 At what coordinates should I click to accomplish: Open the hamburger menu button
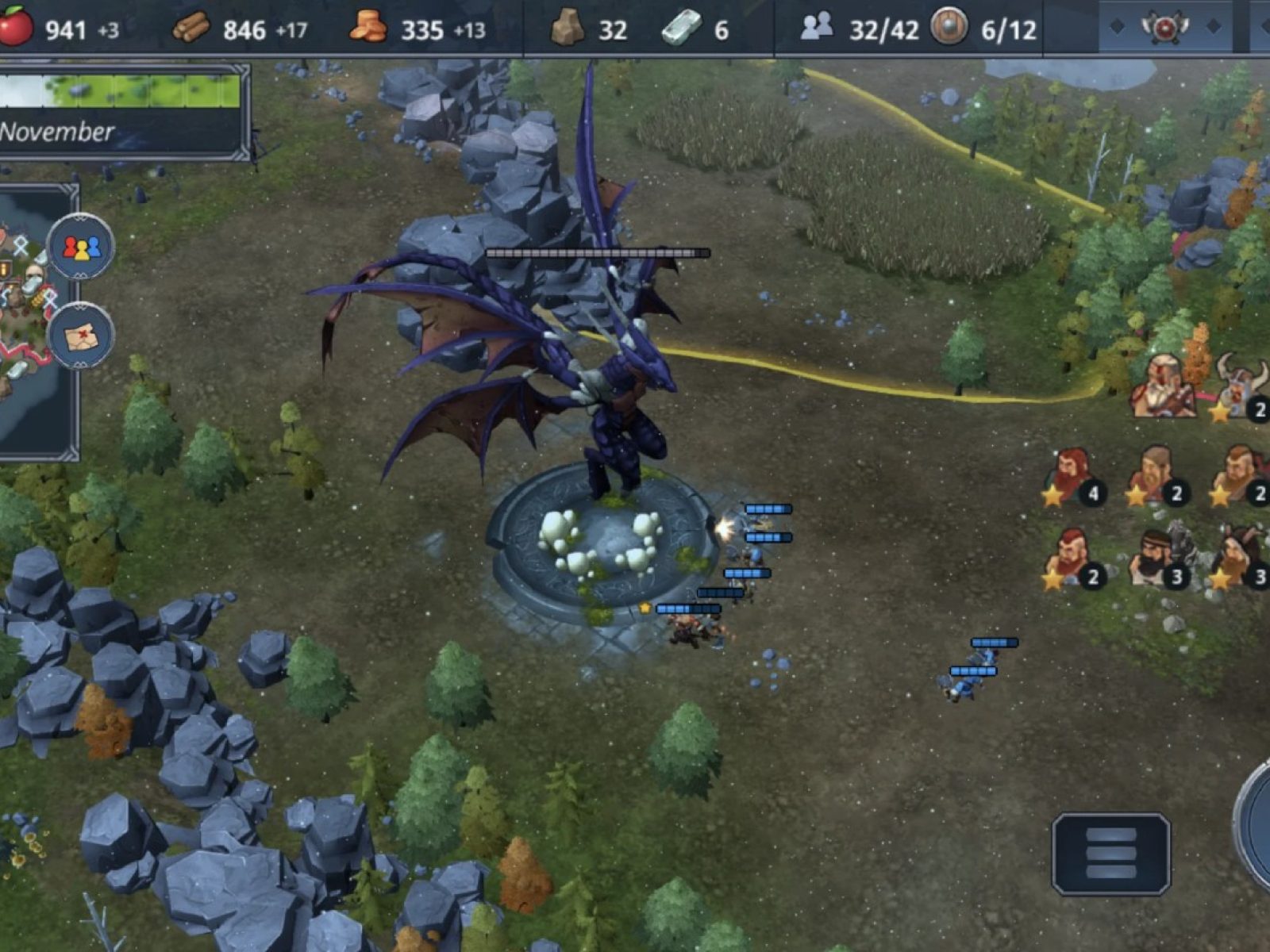pos(1111,854)
